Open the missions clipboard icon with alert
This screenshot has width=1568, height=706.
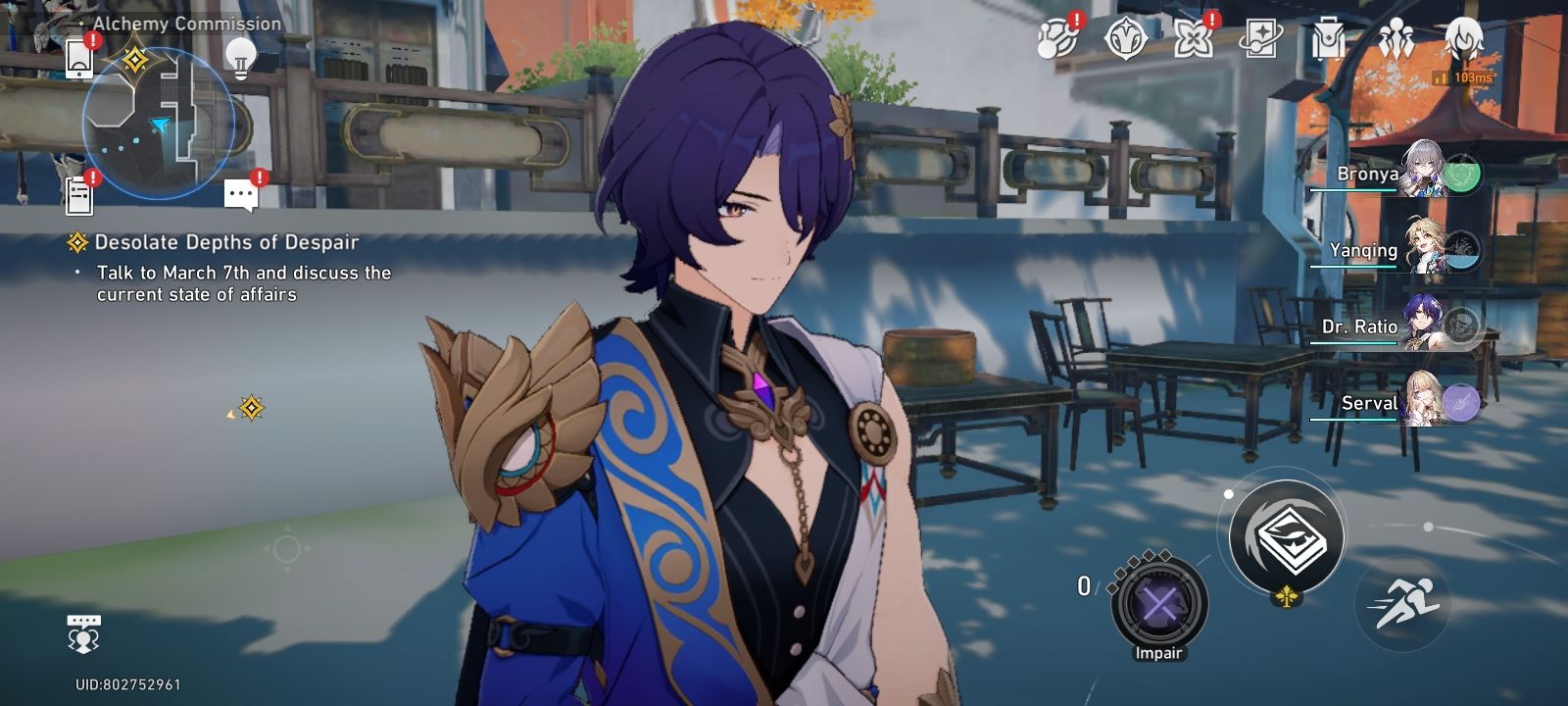click(x=78, y=193)
